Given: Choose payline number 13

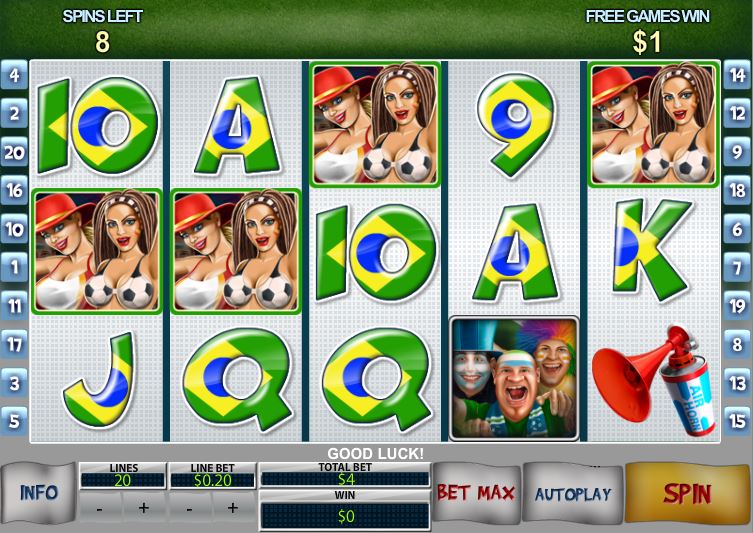Looking at the screenshot, I should (x=737, y=383).
